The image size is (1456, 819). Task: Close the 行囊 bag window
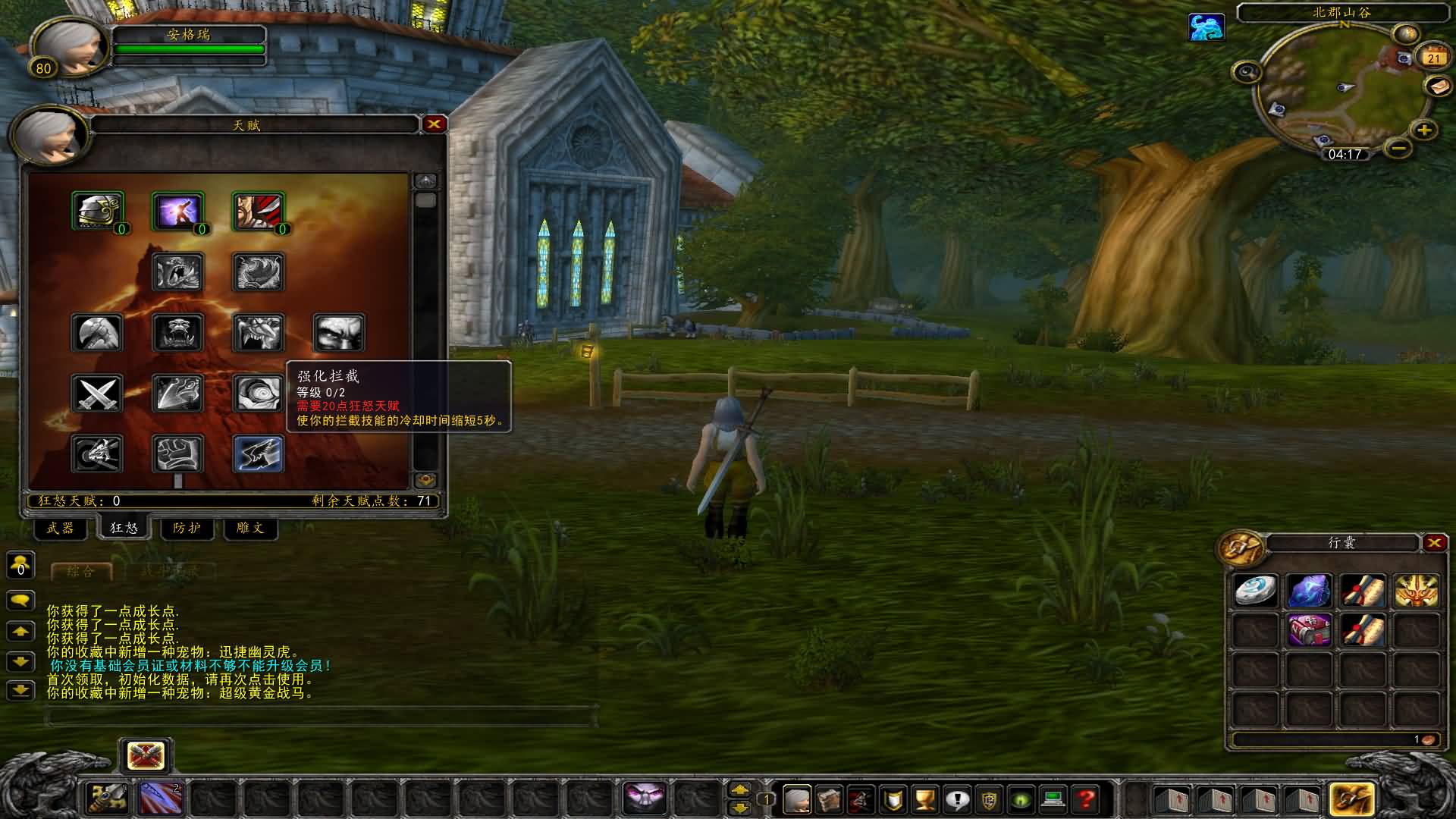click(1433, 543)
